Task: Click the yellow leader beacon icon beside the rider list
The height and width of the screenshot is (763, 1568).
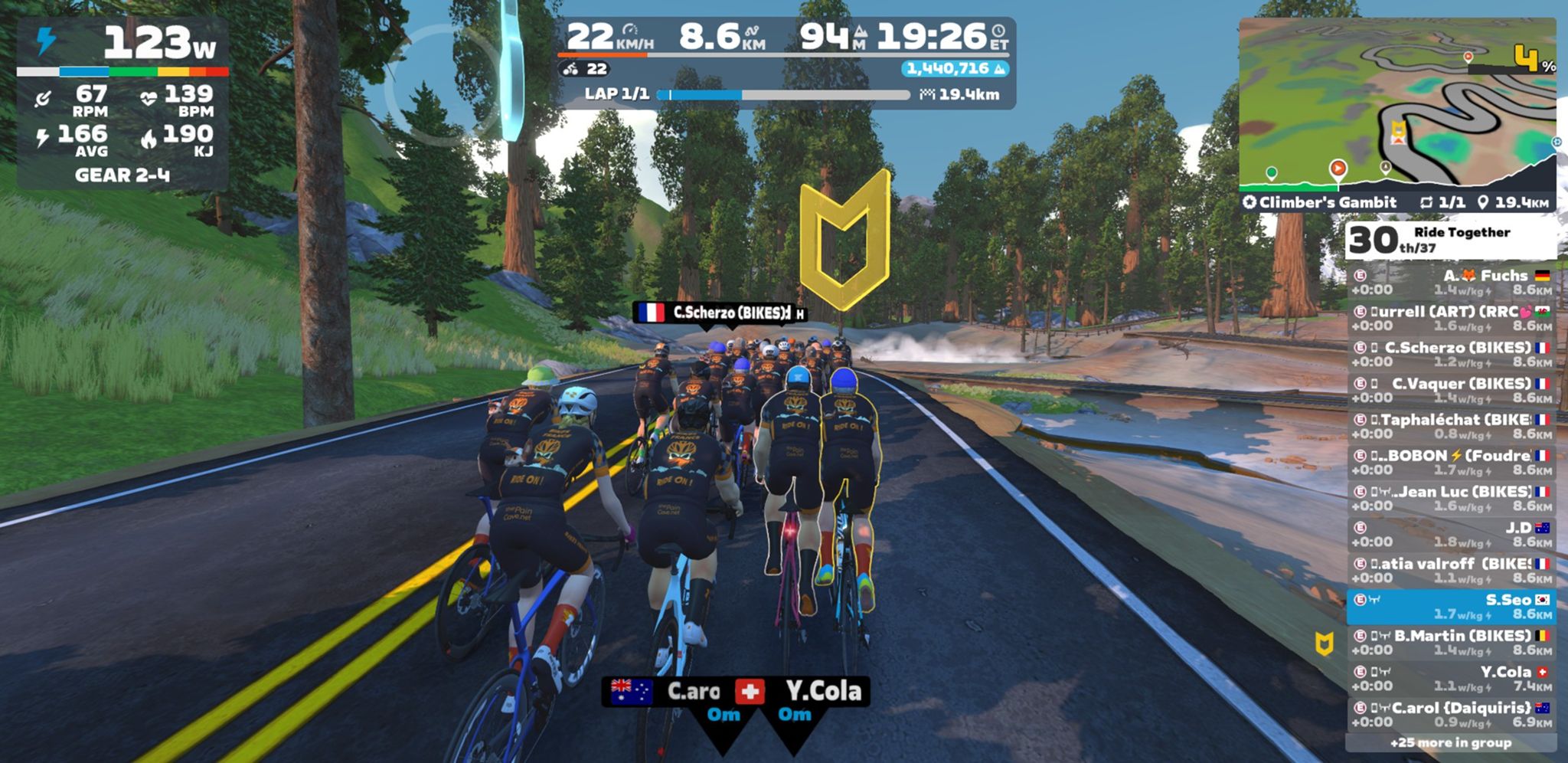Action: (x=1325, y=643)
